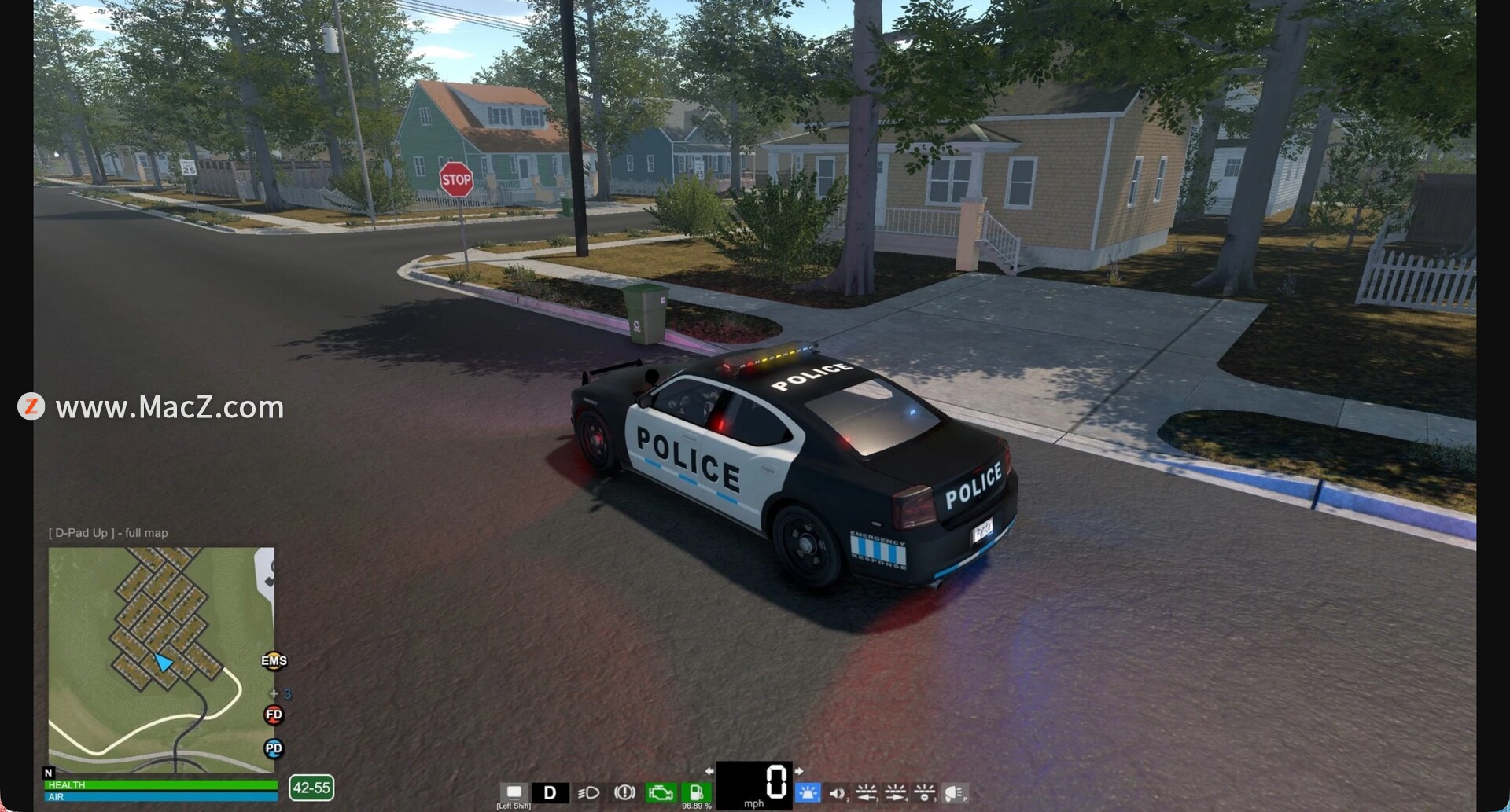
Task: Toggle the blue emergency lightbar icon
Action: [808, 792]
